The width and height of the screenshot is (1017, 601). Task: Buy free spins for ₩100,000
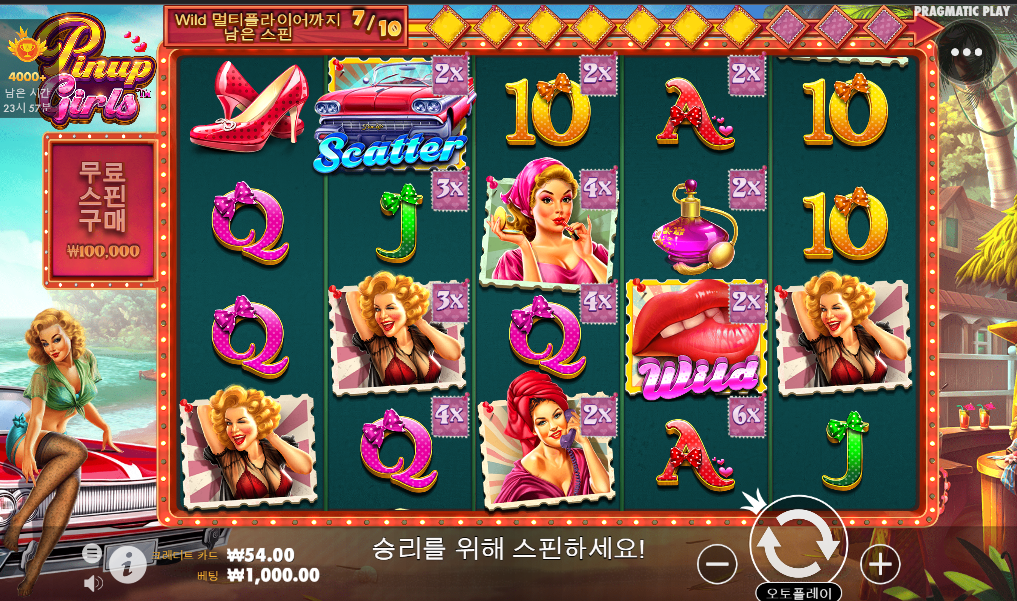tap(102, 208)
